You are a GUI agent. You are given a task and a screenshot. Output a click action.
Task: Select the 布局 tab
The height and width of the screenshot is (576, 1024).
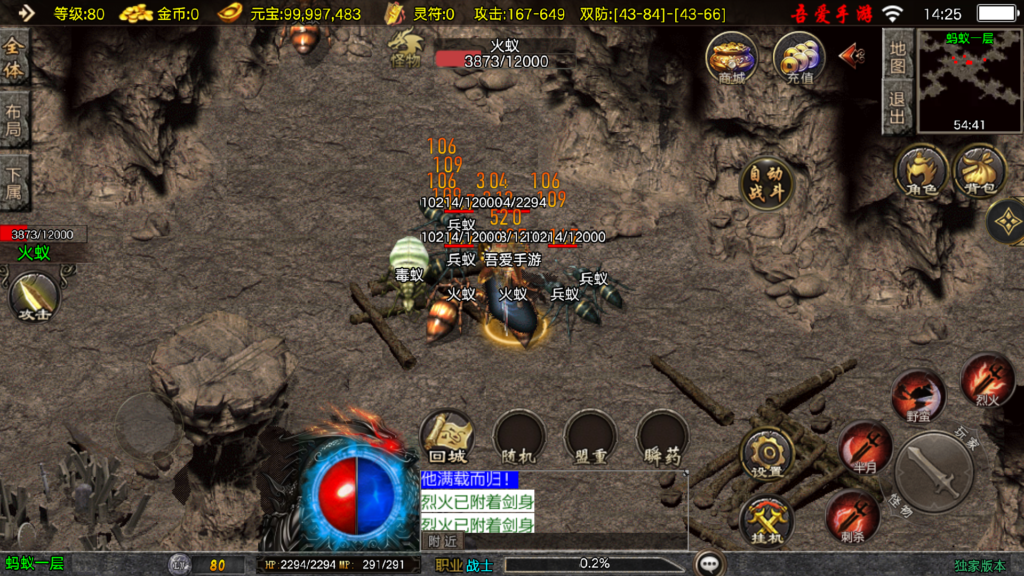click(x=15, y=121)
